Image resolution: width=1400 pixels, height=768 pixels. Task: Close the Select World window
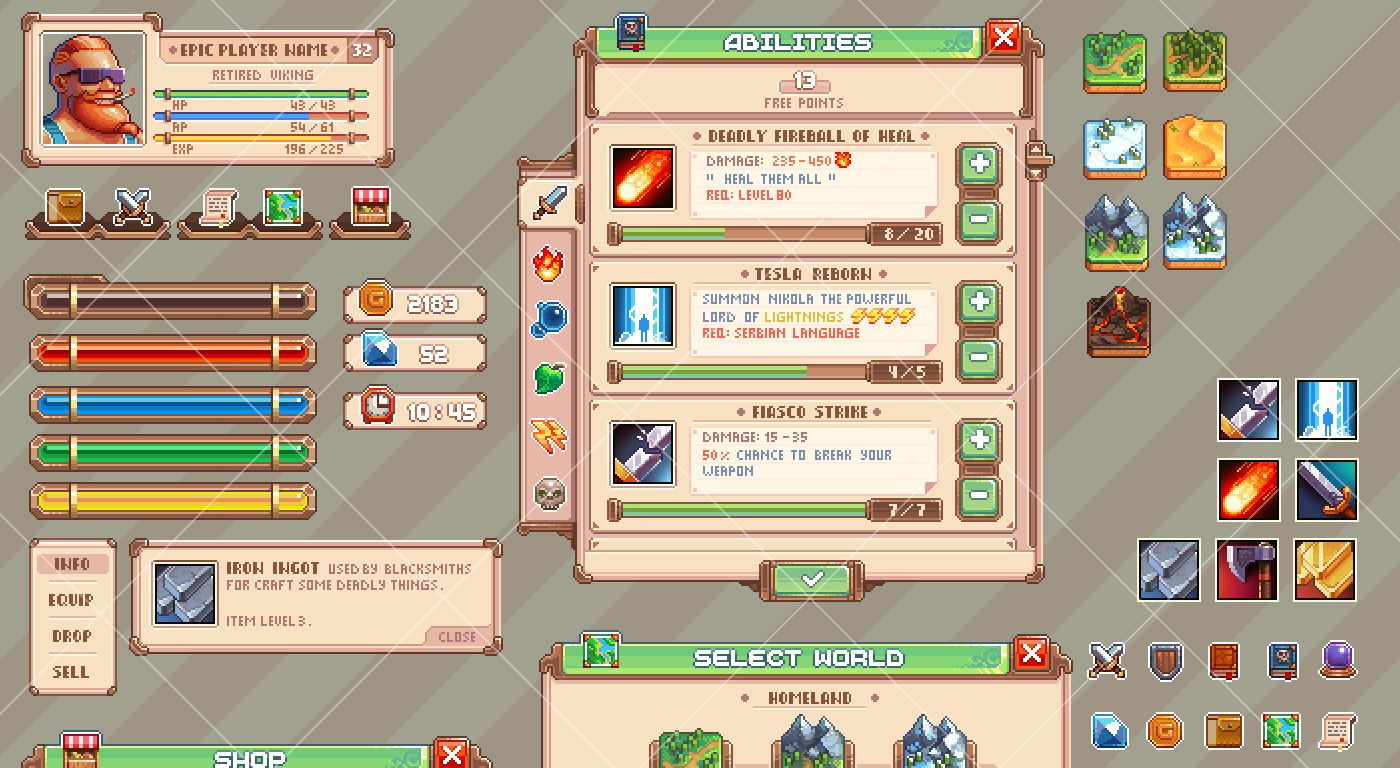click(x=1031, y=654)
